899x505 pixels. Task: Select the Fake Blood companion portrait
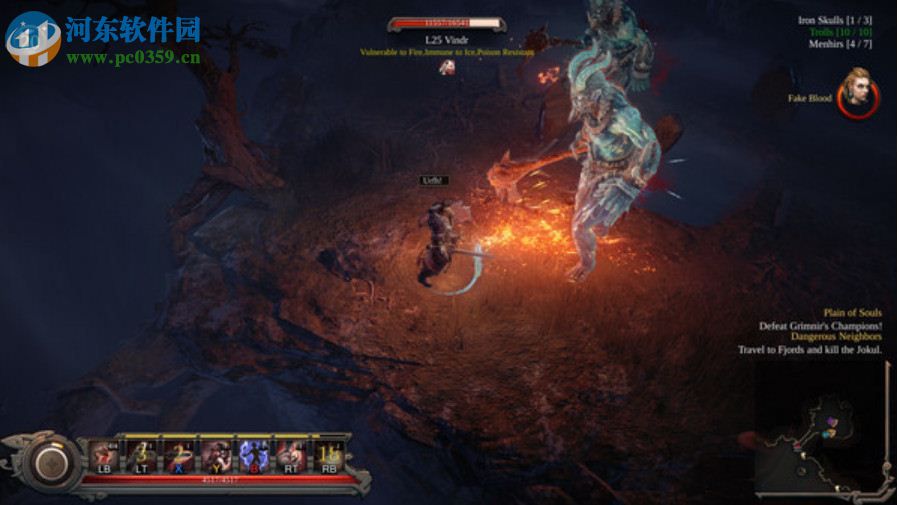tap(857, 93)
